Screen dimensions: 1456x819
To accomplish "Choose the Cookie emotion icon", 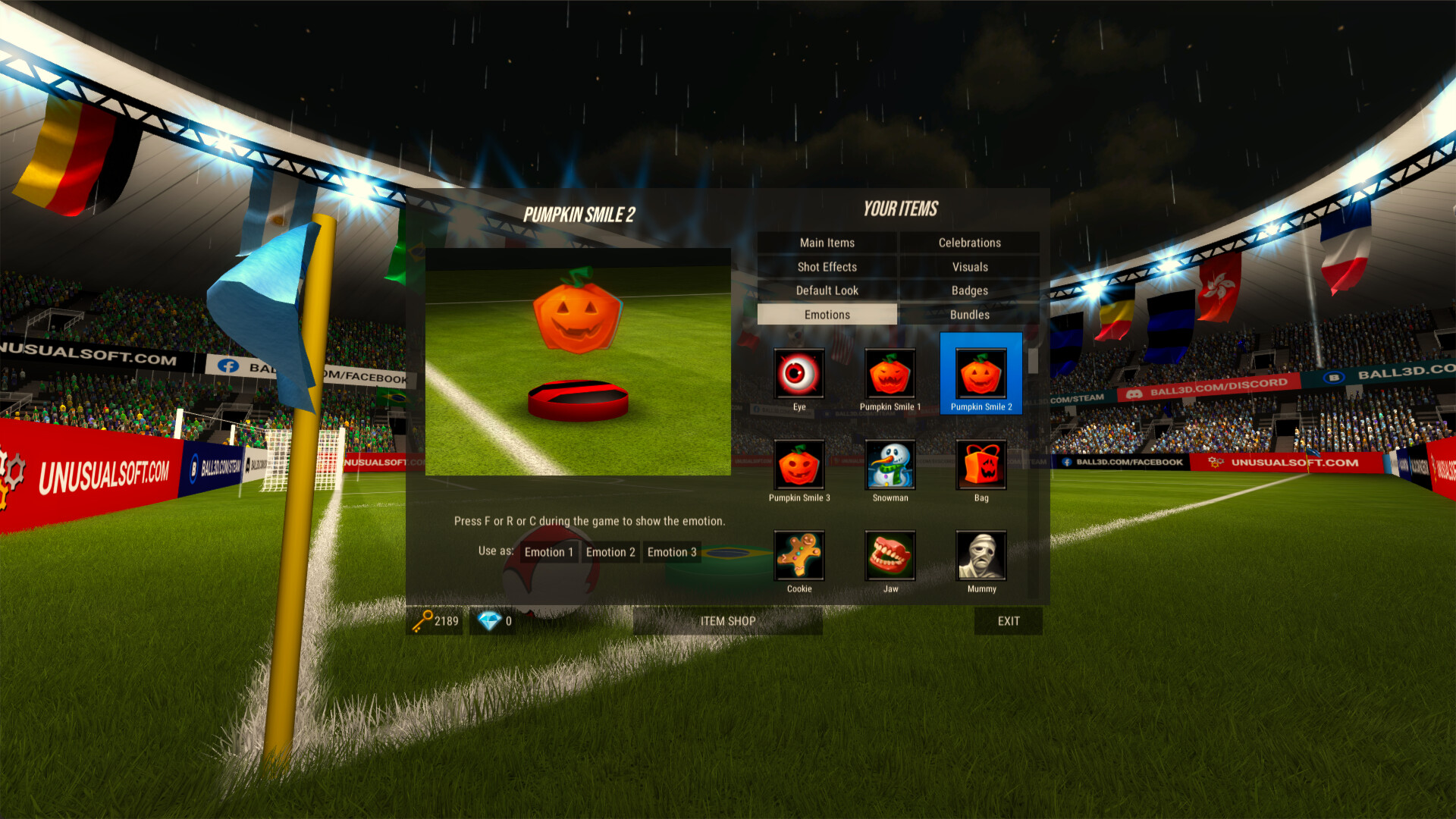I will 799,556.
